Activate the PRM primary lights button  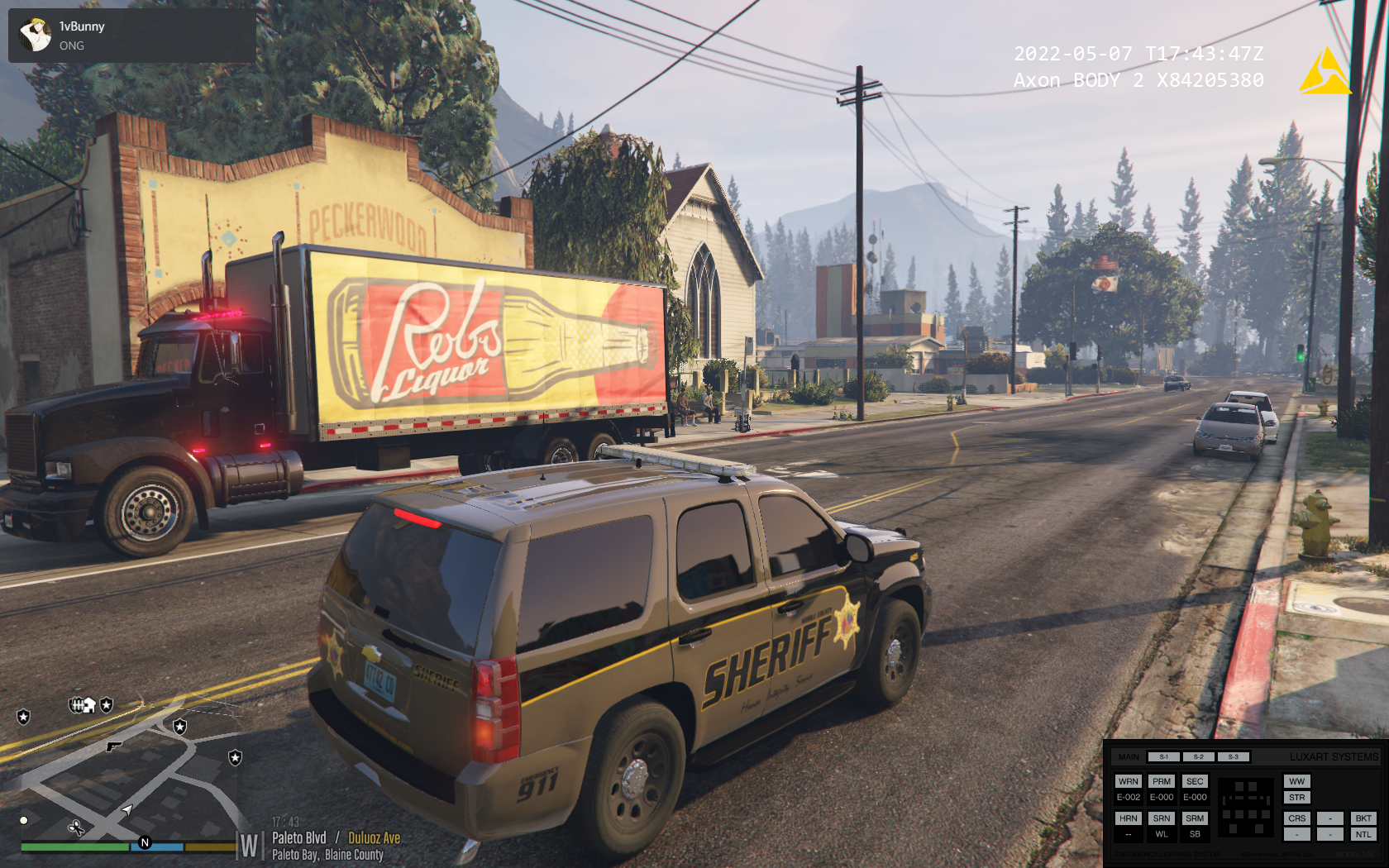(1162, 781)
